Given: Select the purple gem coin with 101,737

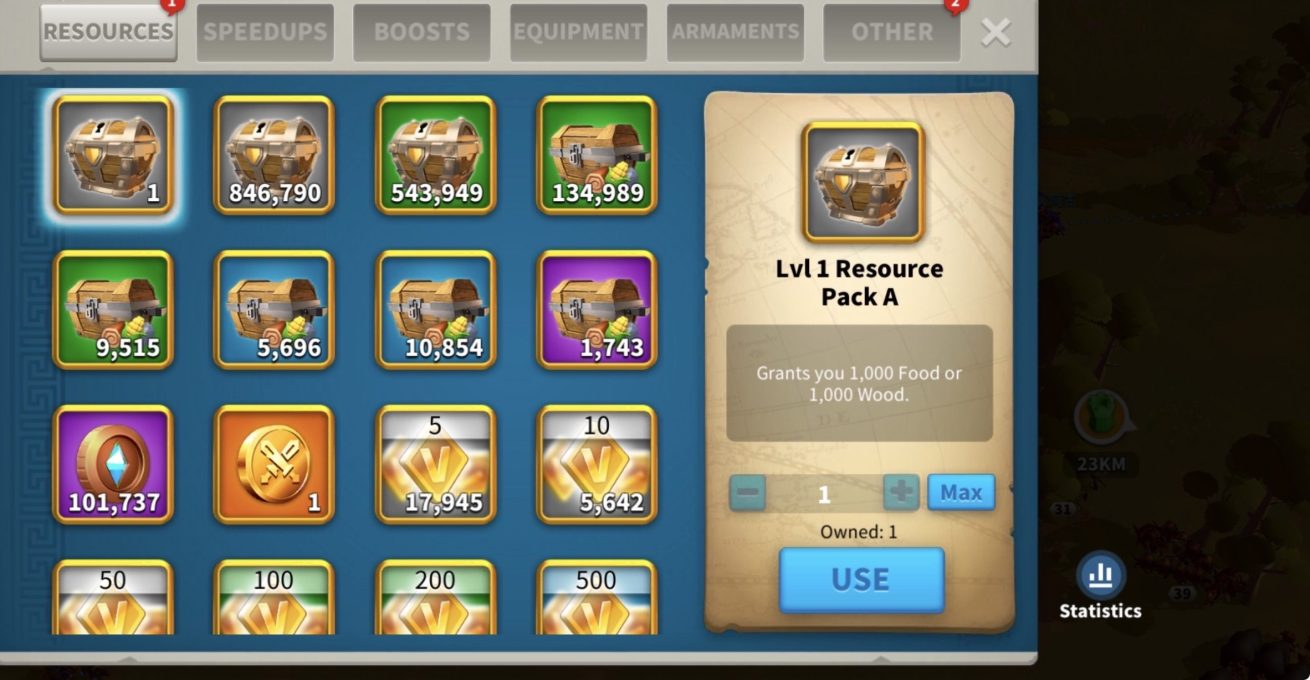Looking at the screenshot, I should (x=113, y=464).
